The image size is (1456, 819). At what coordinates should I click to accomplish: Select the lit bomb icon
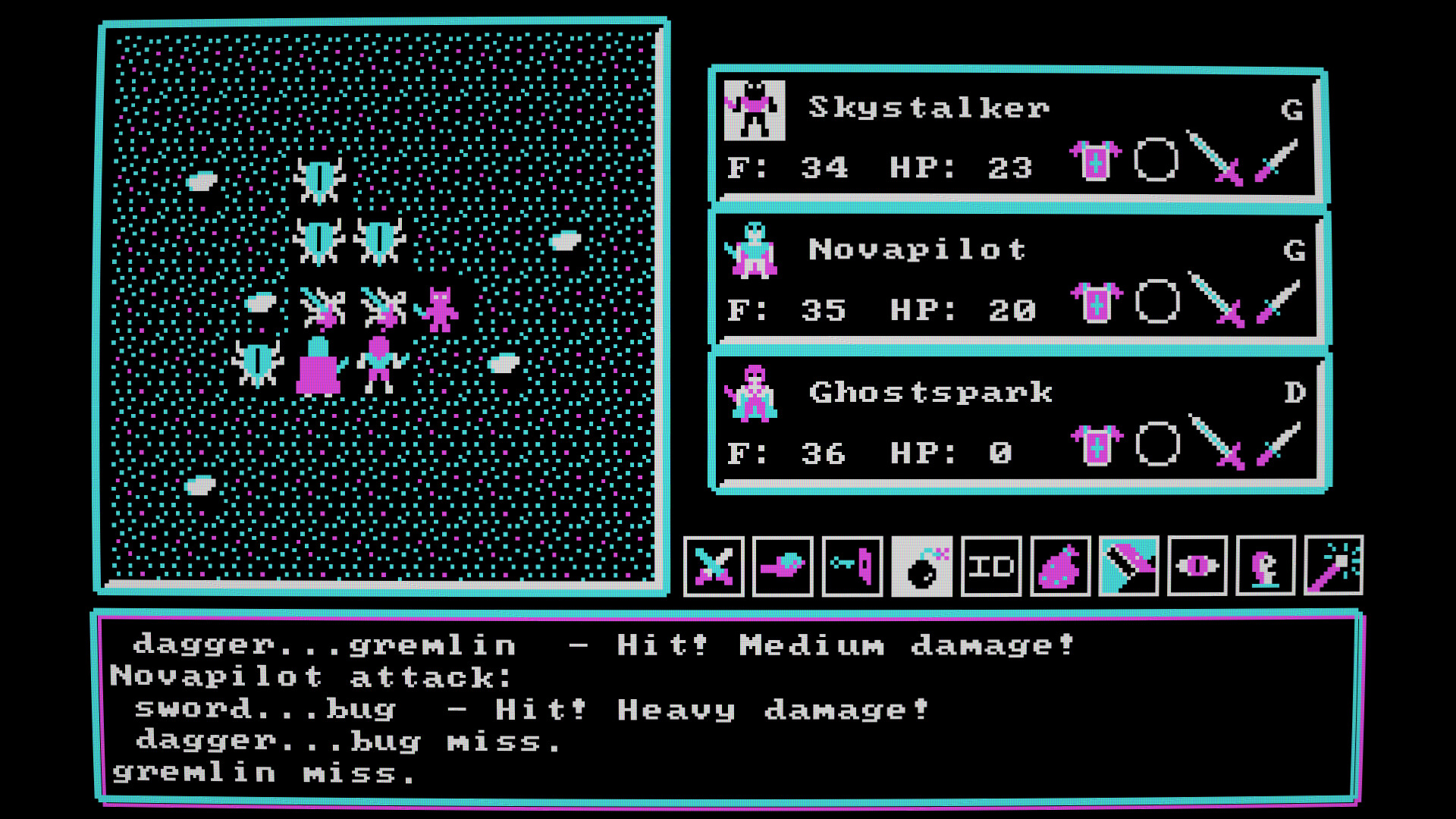click(921, 567)
